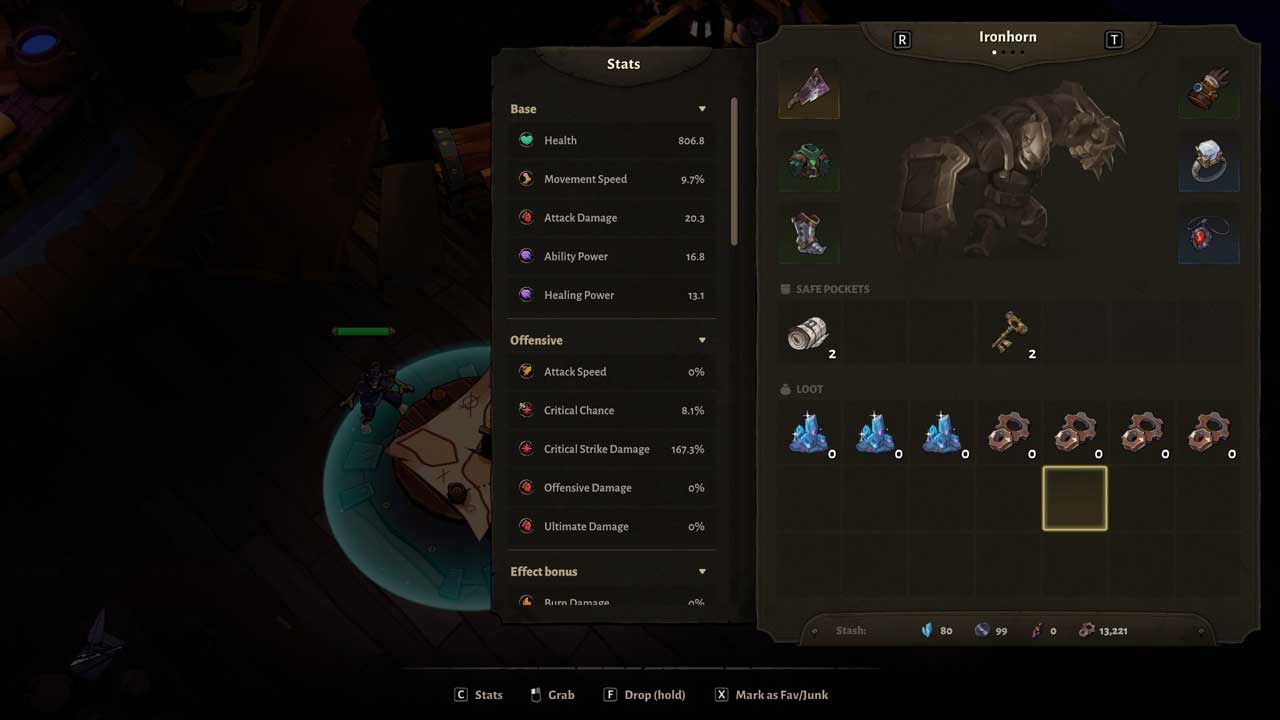Select the leather gauntlet equipment slot
The height and width of the screenshot is (720, 1280).
point(1209,89)
